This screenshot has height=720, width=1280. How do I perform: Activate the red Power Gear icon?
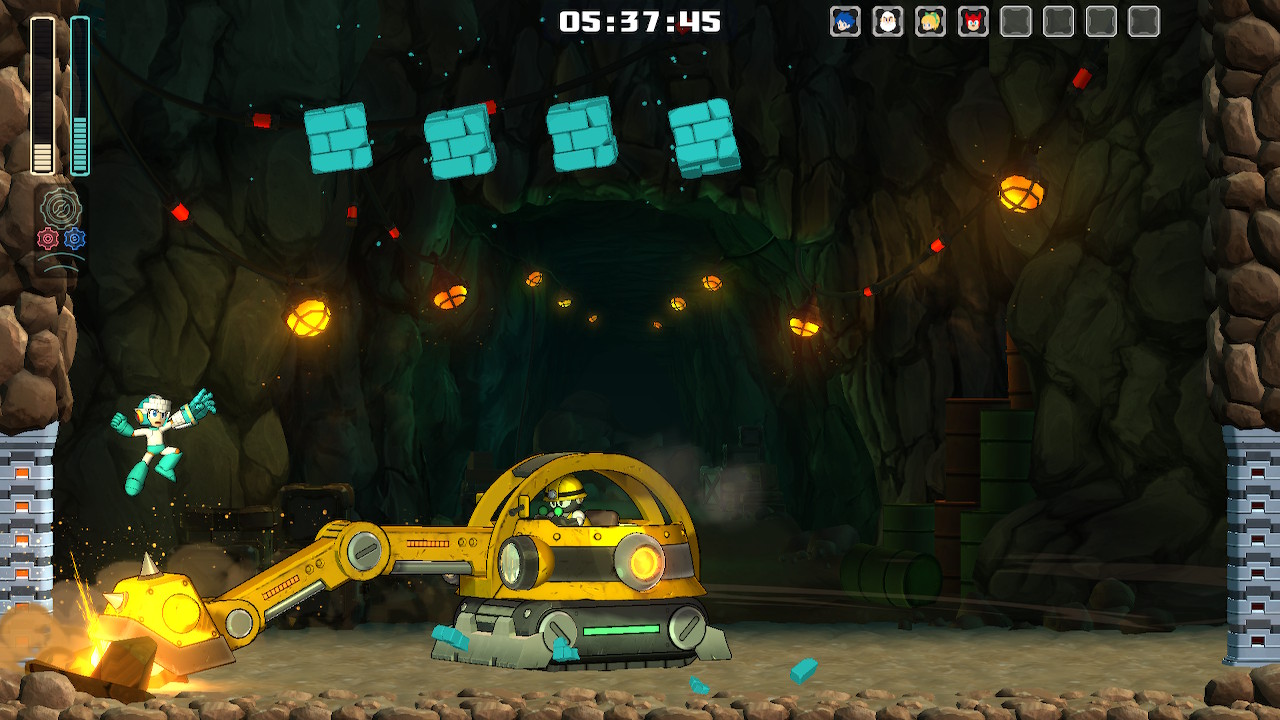pyautogui.click(x=47, y=239)
